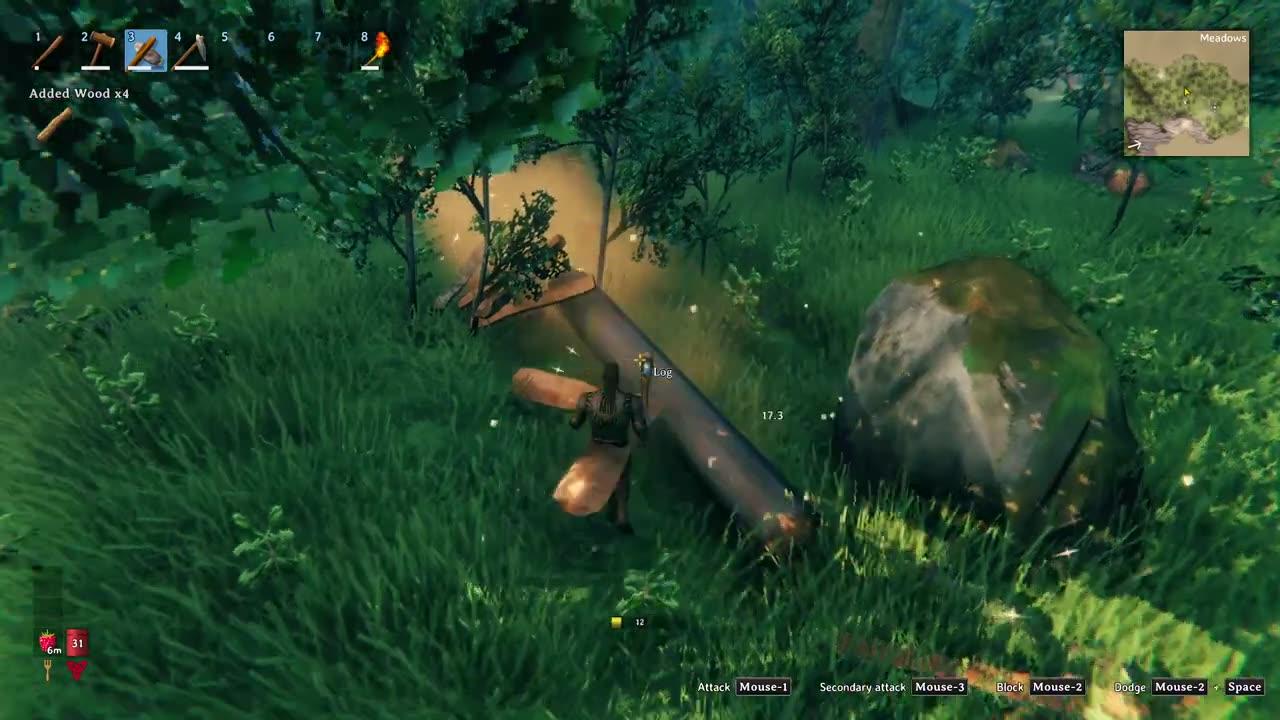Screen dimensions: 1280x720
Task: Click the white player arrow on the minimap
Action: pyautogui.click(x=1133, y=146)
